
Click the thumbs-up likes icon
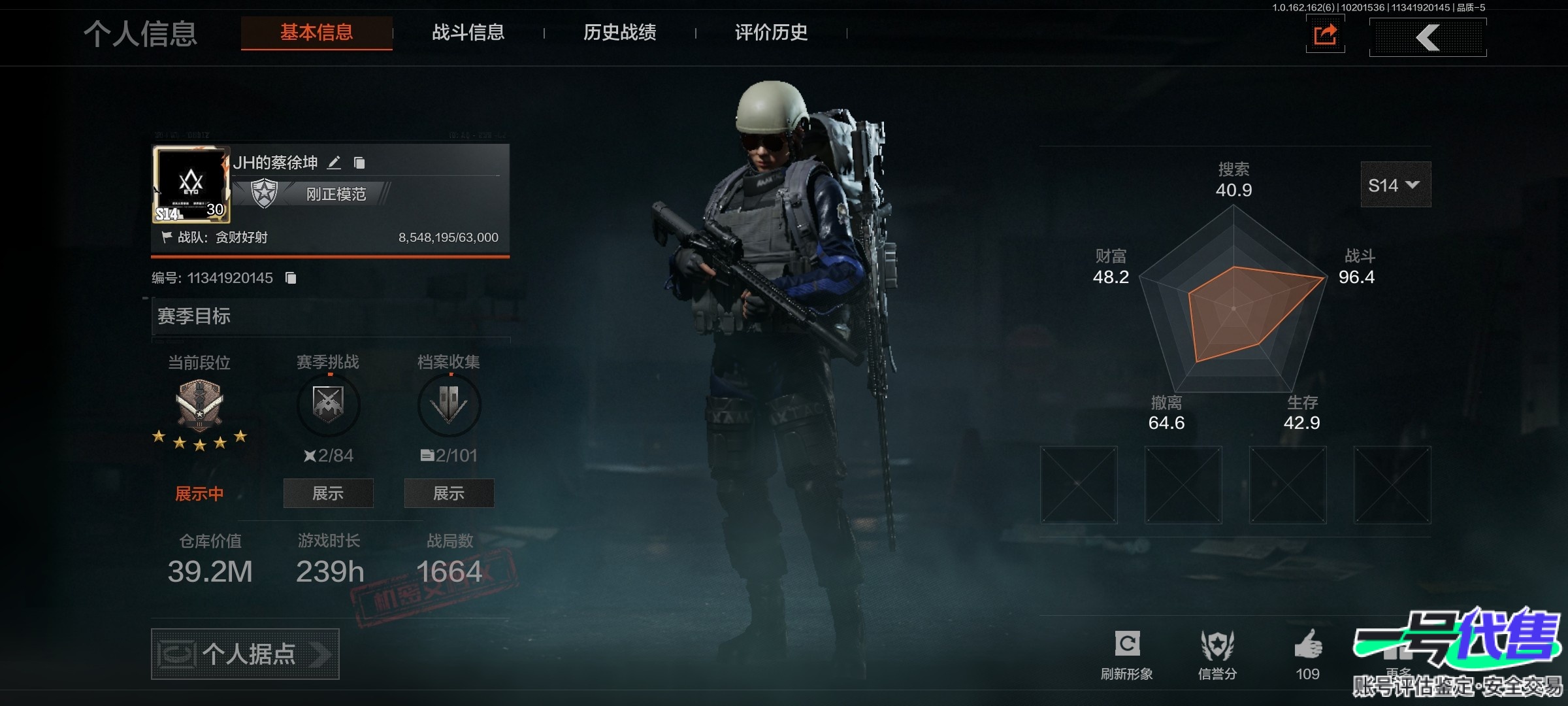point(1308,645)
